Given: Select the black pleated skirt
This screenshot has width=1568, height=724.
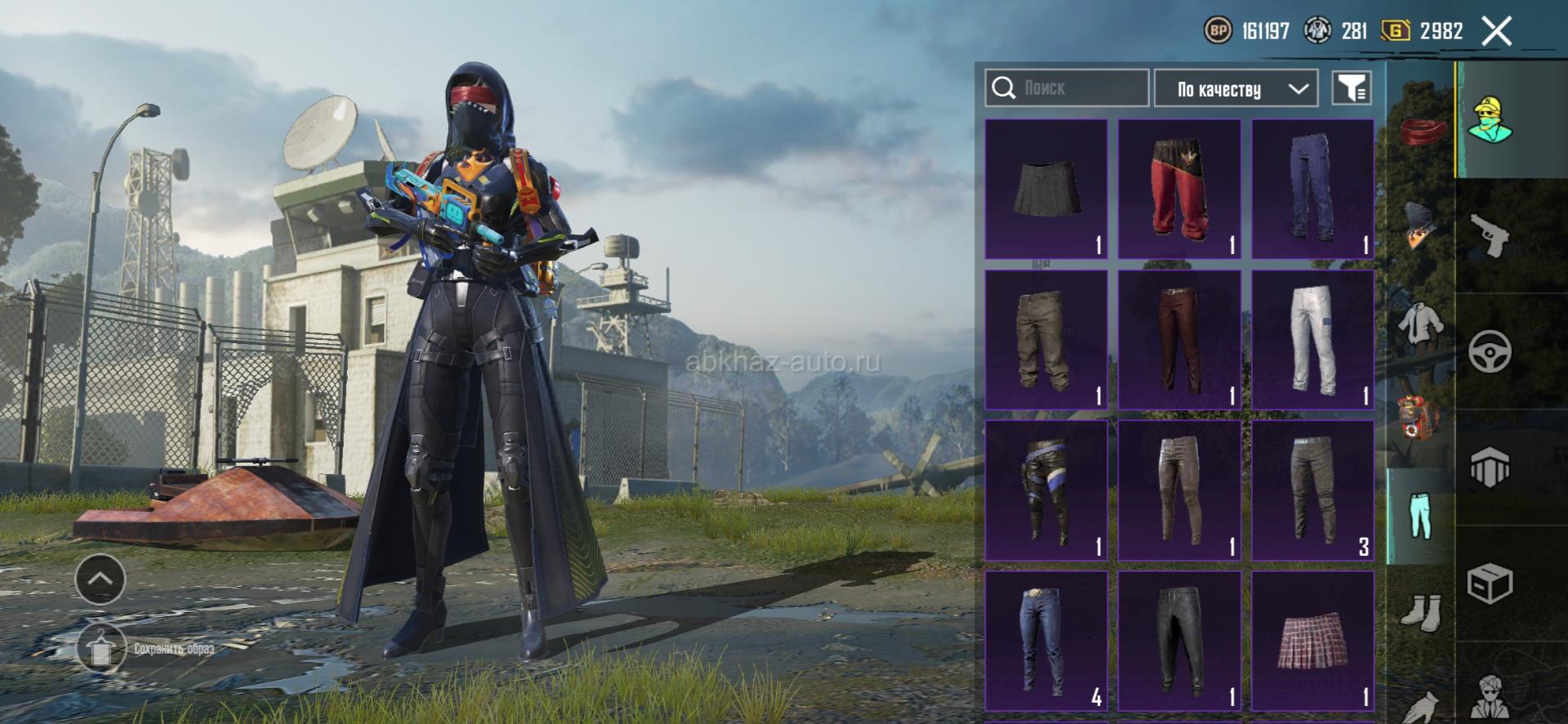Looking at the screenshot, I should [1046, 189].
